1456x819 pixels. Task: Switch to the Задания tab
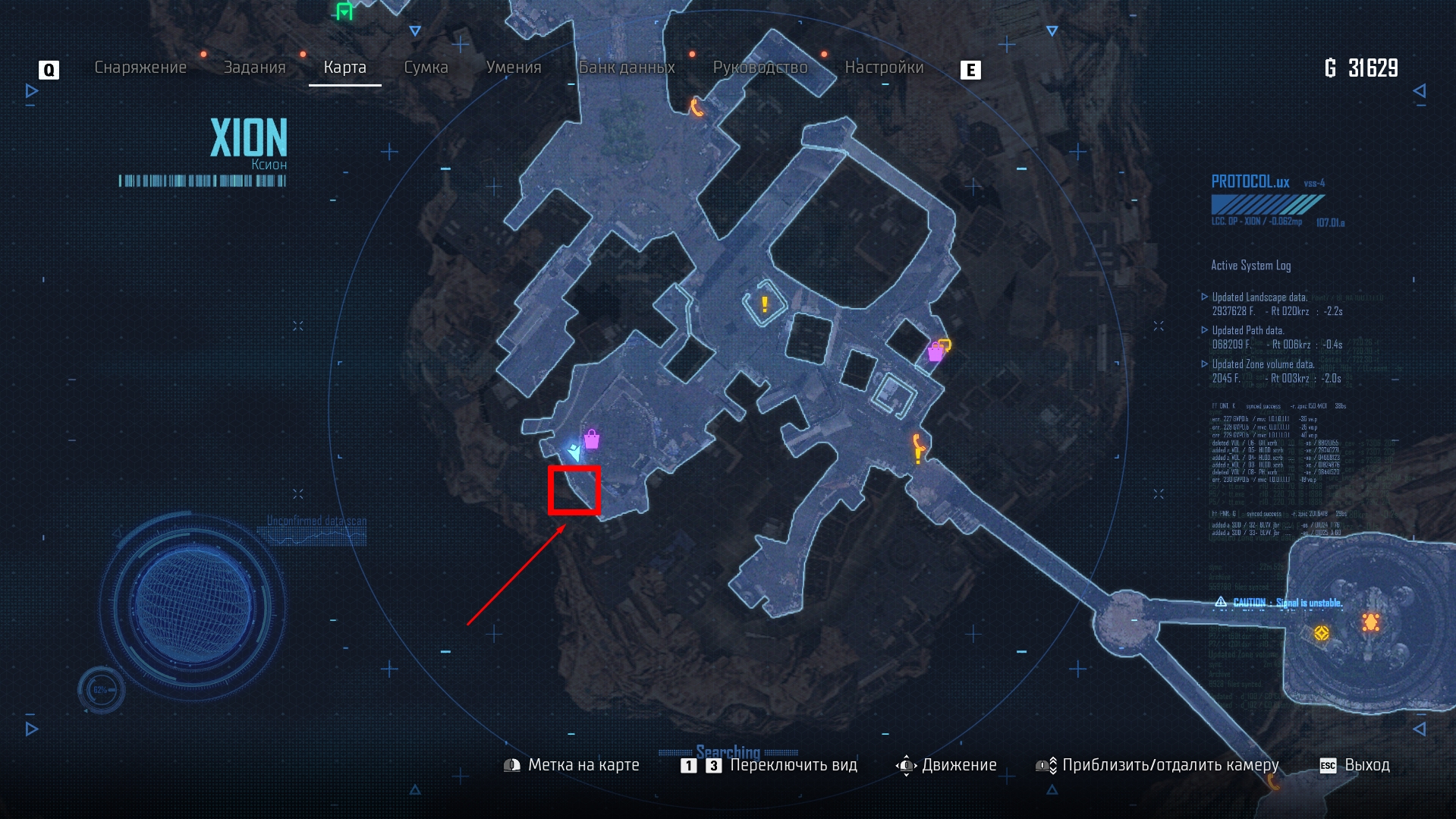(x=254, y=68)
